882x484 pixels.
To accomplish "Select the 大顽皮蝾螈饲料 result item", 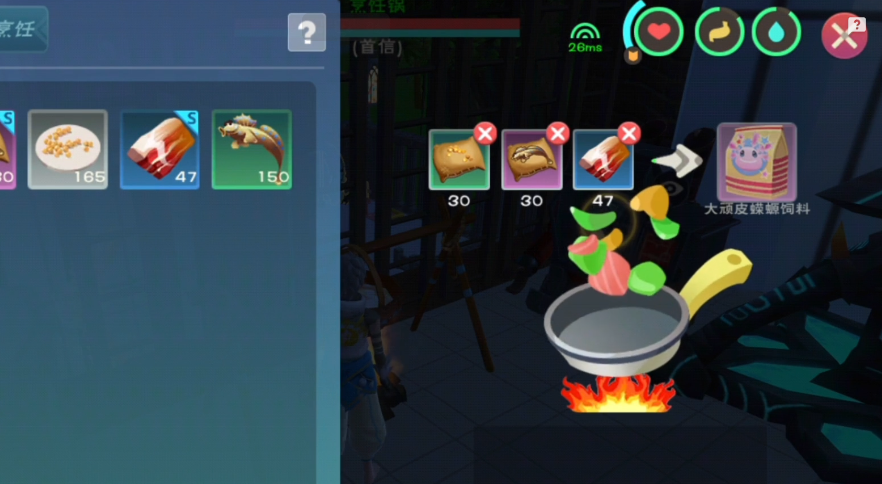I will click(x=757, y=162).
